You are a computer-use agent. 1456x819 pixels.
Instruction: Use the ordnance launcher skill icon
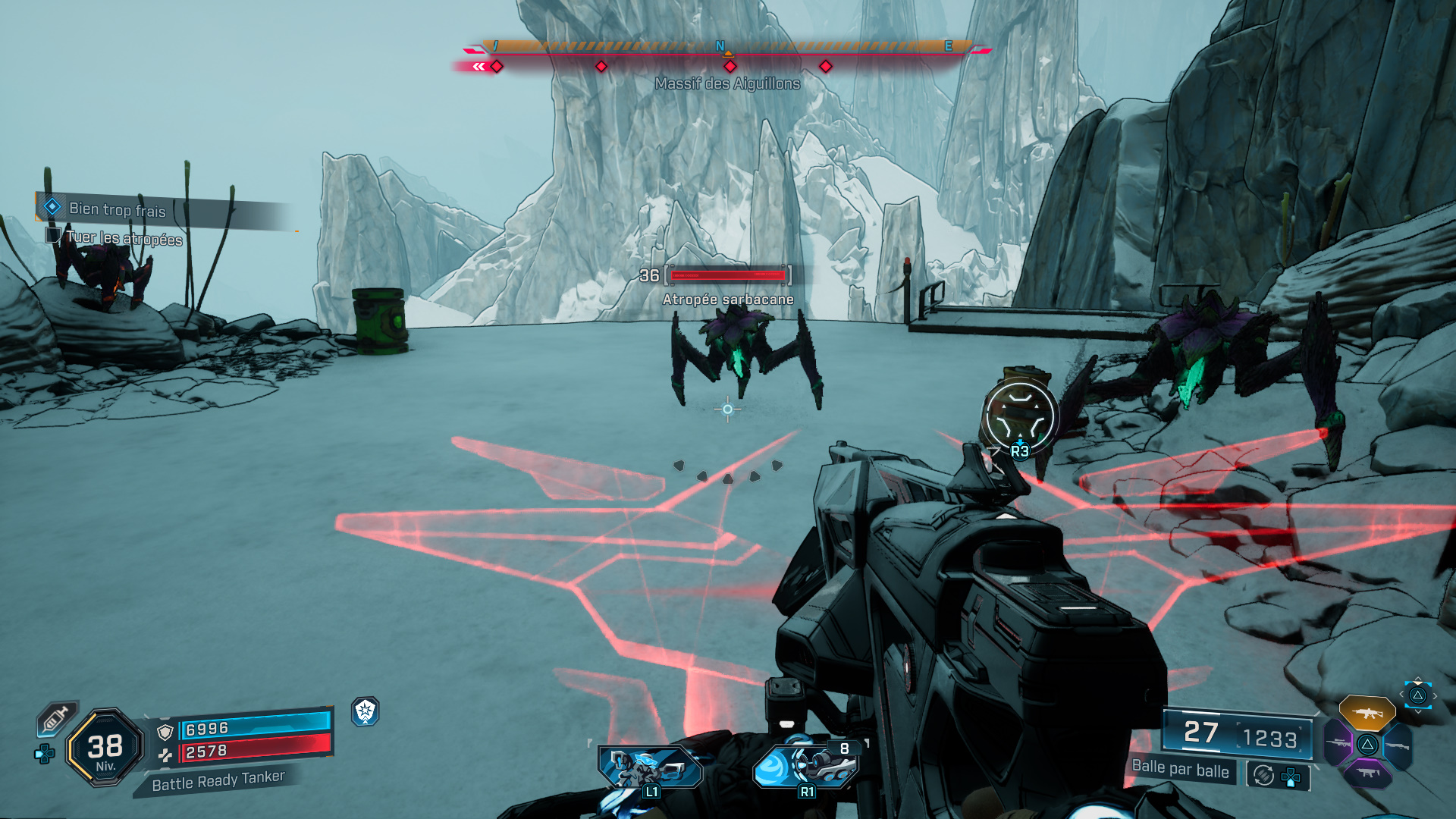805,766
